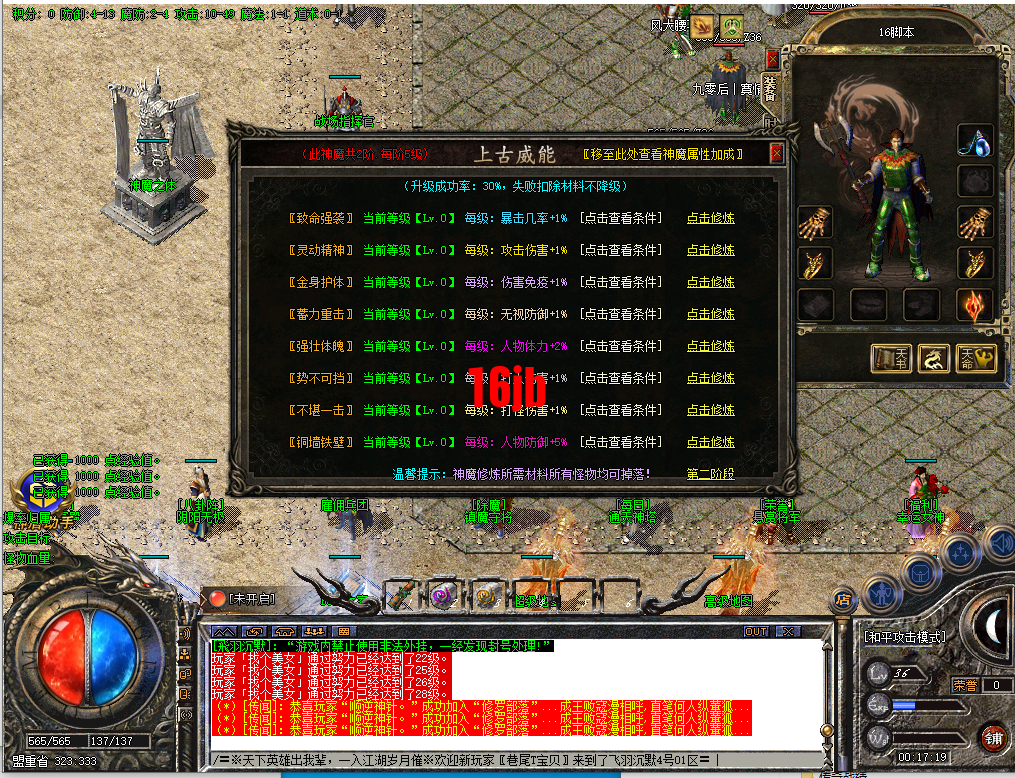Click 点击修炼 on the 金身护体 row
This screenshot has width=1015, height=778.
(x=710, y=283)
